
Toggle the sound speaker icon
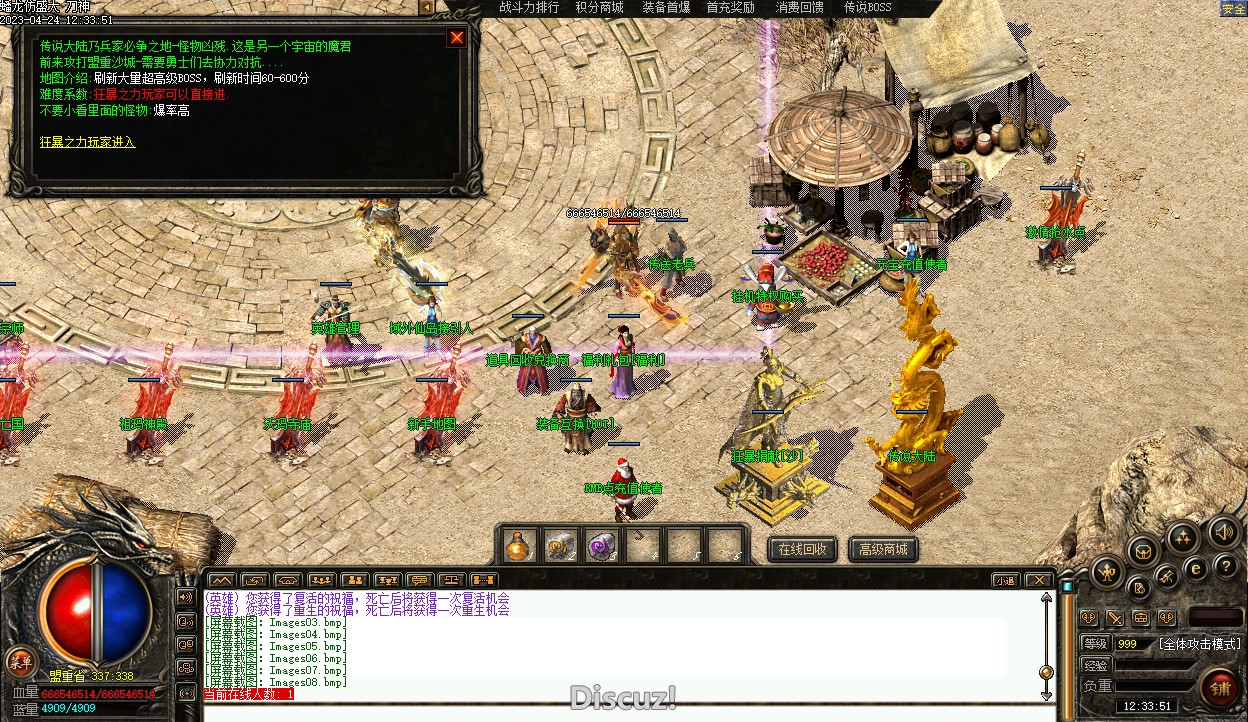tap(1223, 531)
